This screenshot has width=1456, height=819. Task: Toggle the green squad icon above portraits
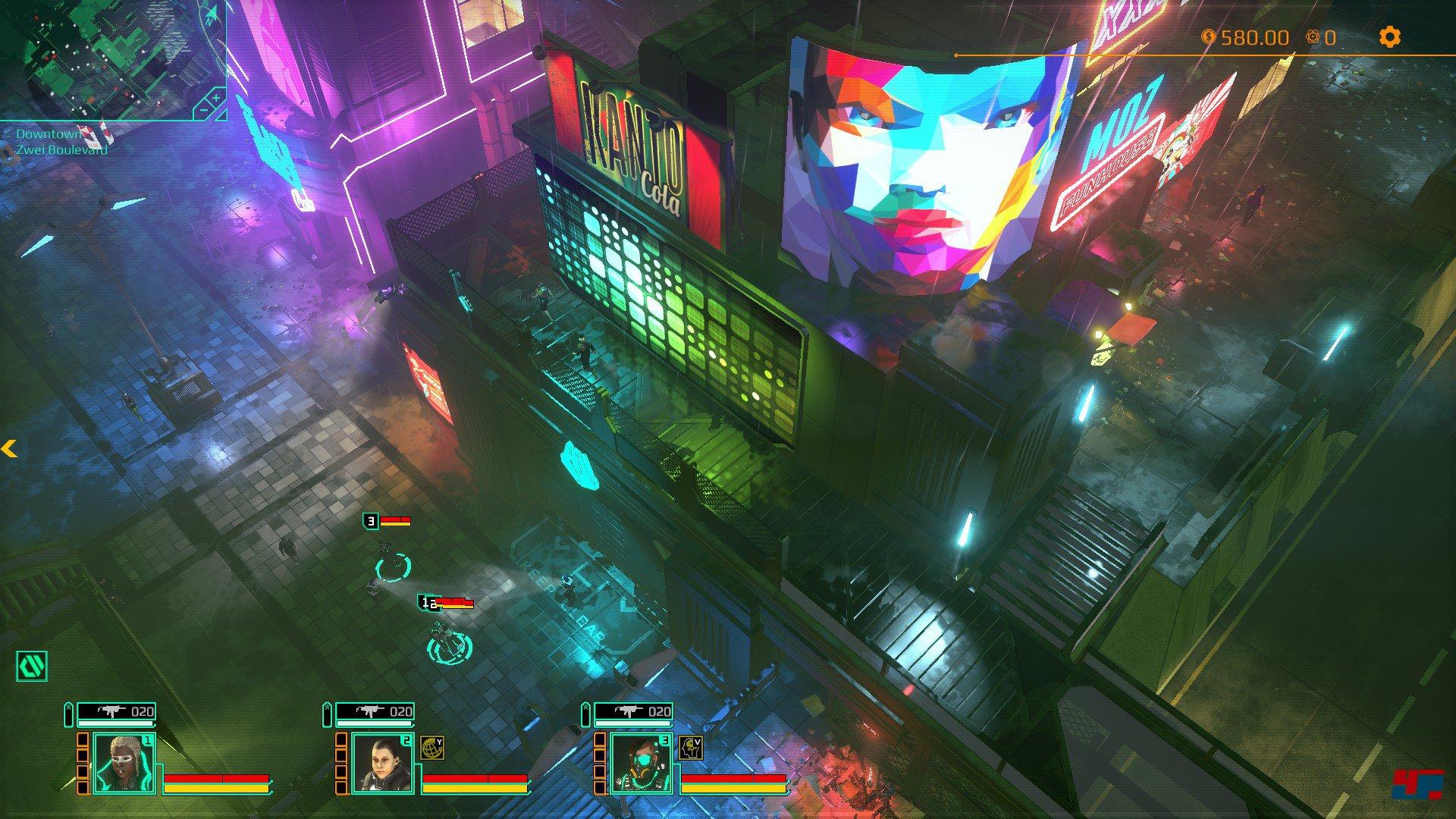click(32, 666)
